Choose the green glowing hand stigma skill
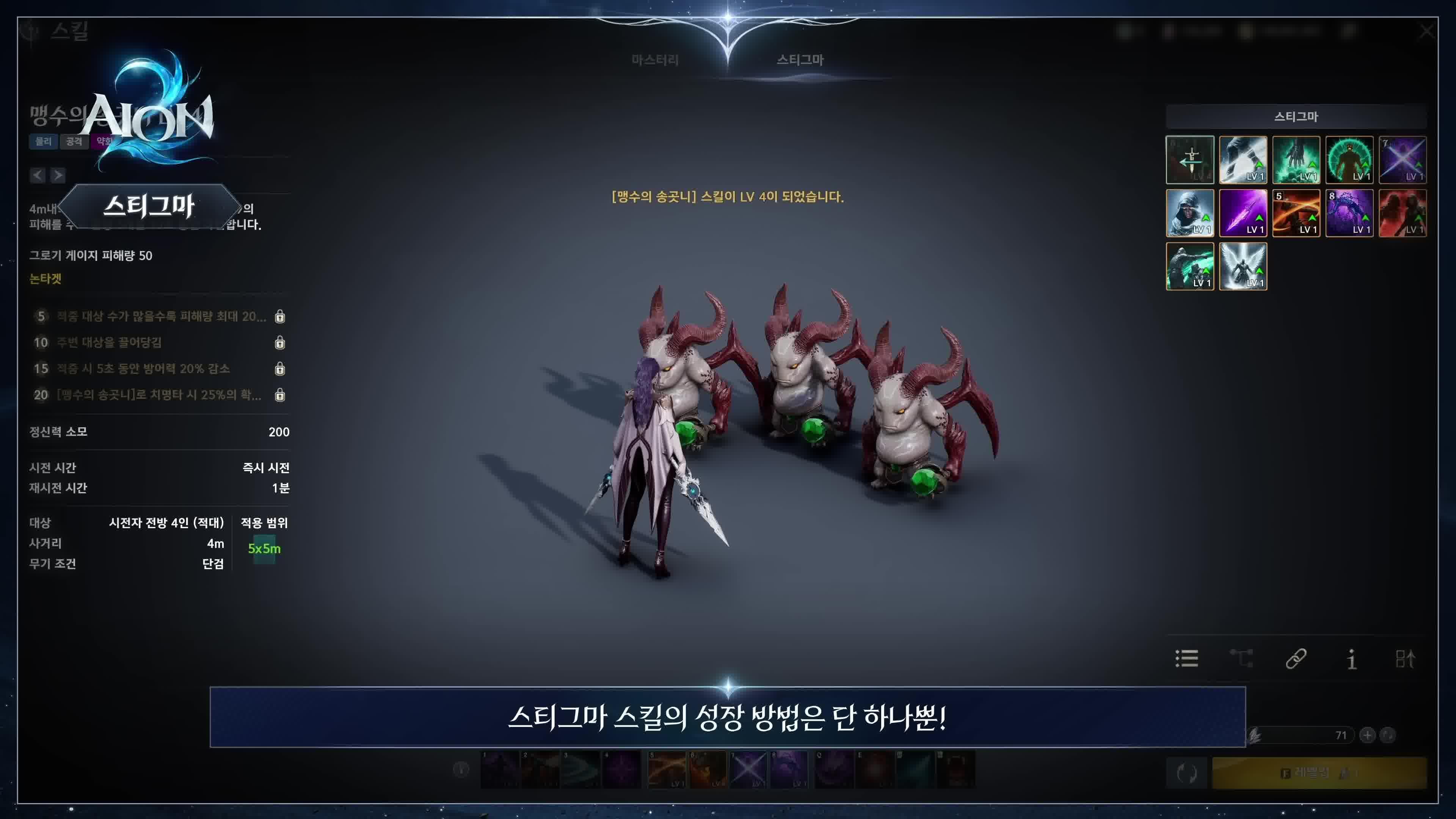 pyautogui.click(x=1296, y=160)
